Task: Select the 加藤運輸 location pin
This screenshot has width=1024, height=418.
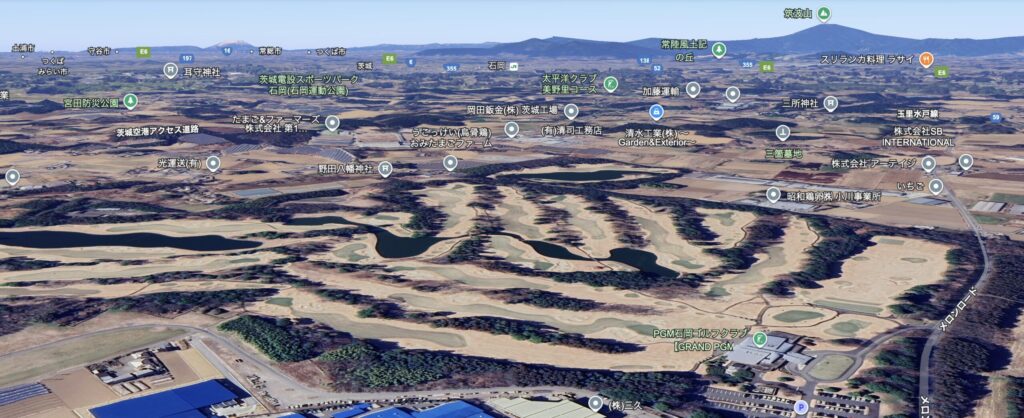Action: coord(693,90)
